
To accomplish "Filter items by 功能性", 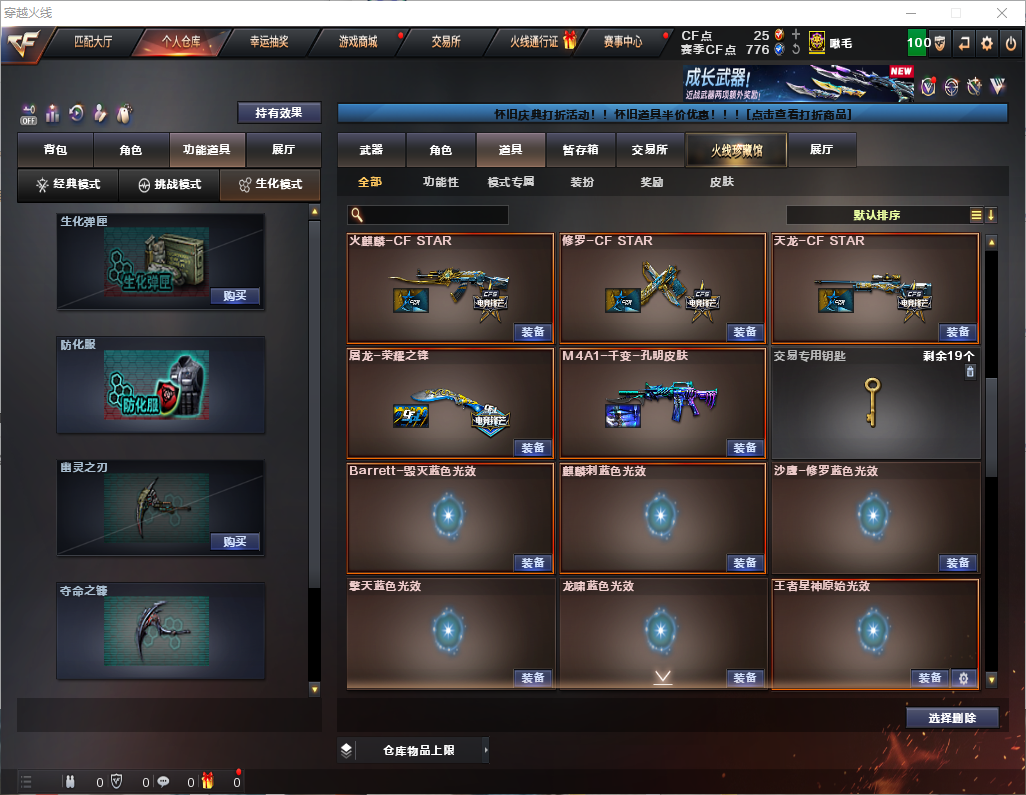I will pos(440,182).
